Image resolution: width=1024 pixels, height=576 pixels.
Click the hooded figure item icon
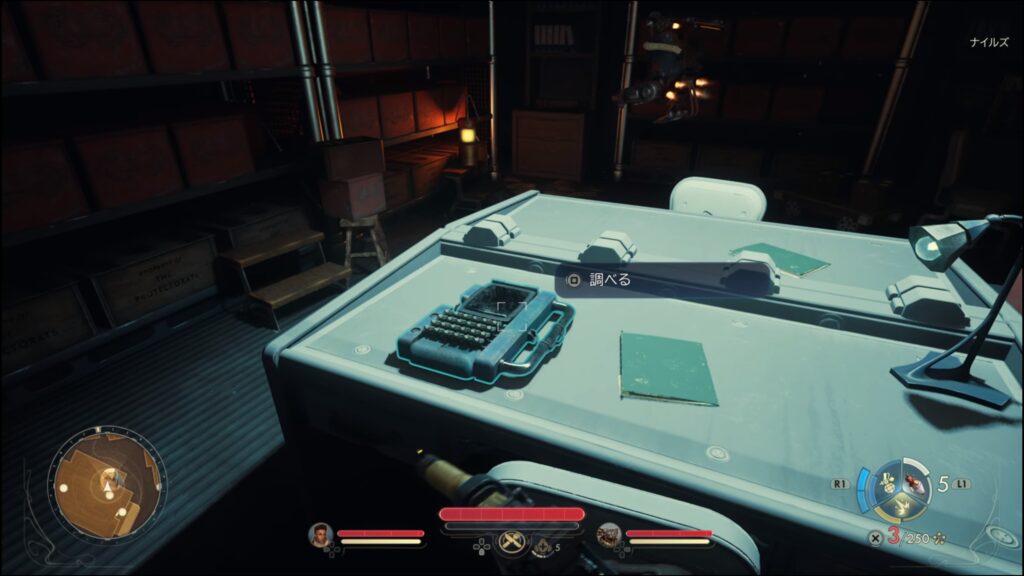tap(542, 546)
